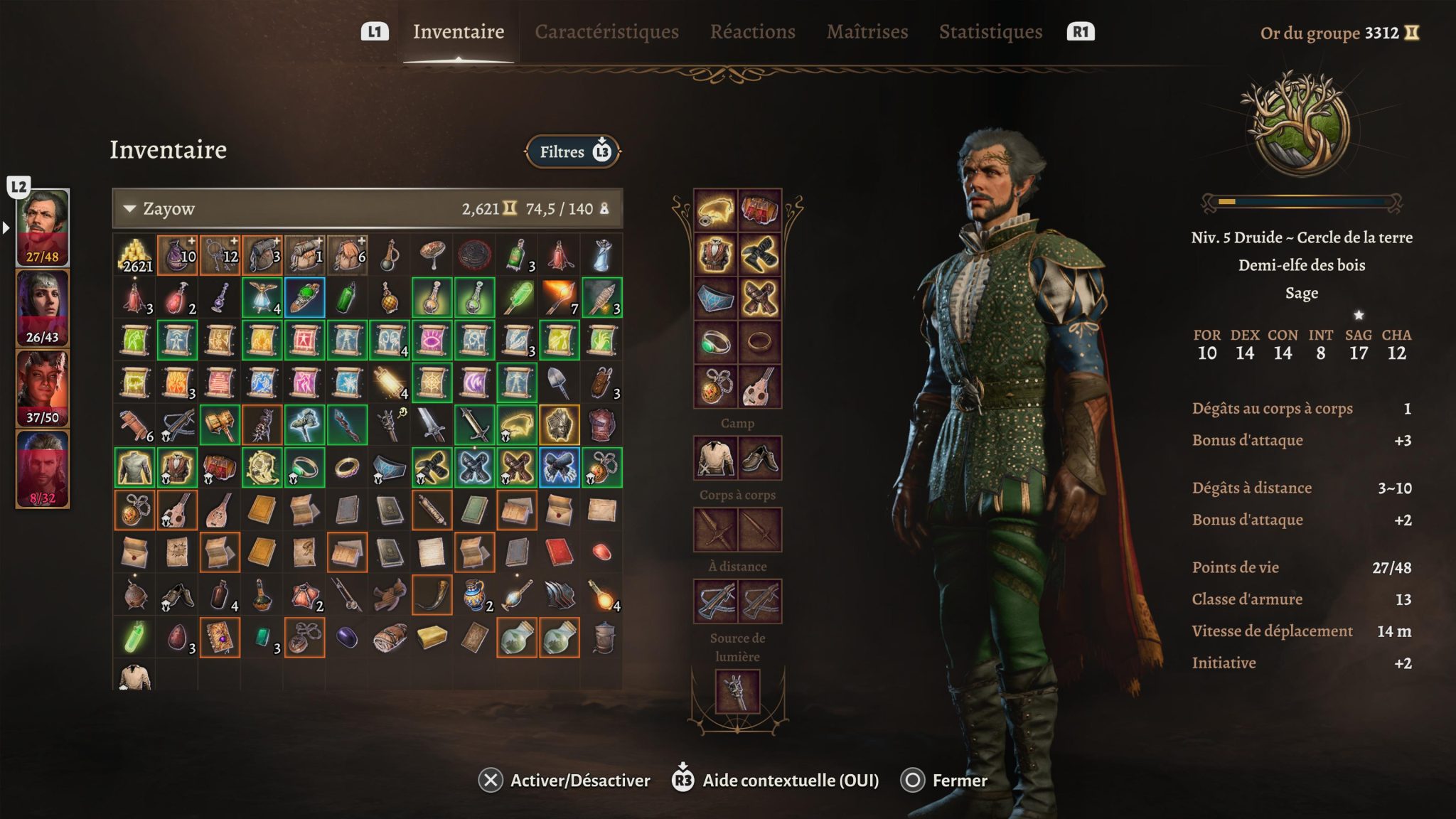Viewport: 1456px width, 819px height.
Task: Choose the shovel in the inventory grid
Action: coord(560,382)
